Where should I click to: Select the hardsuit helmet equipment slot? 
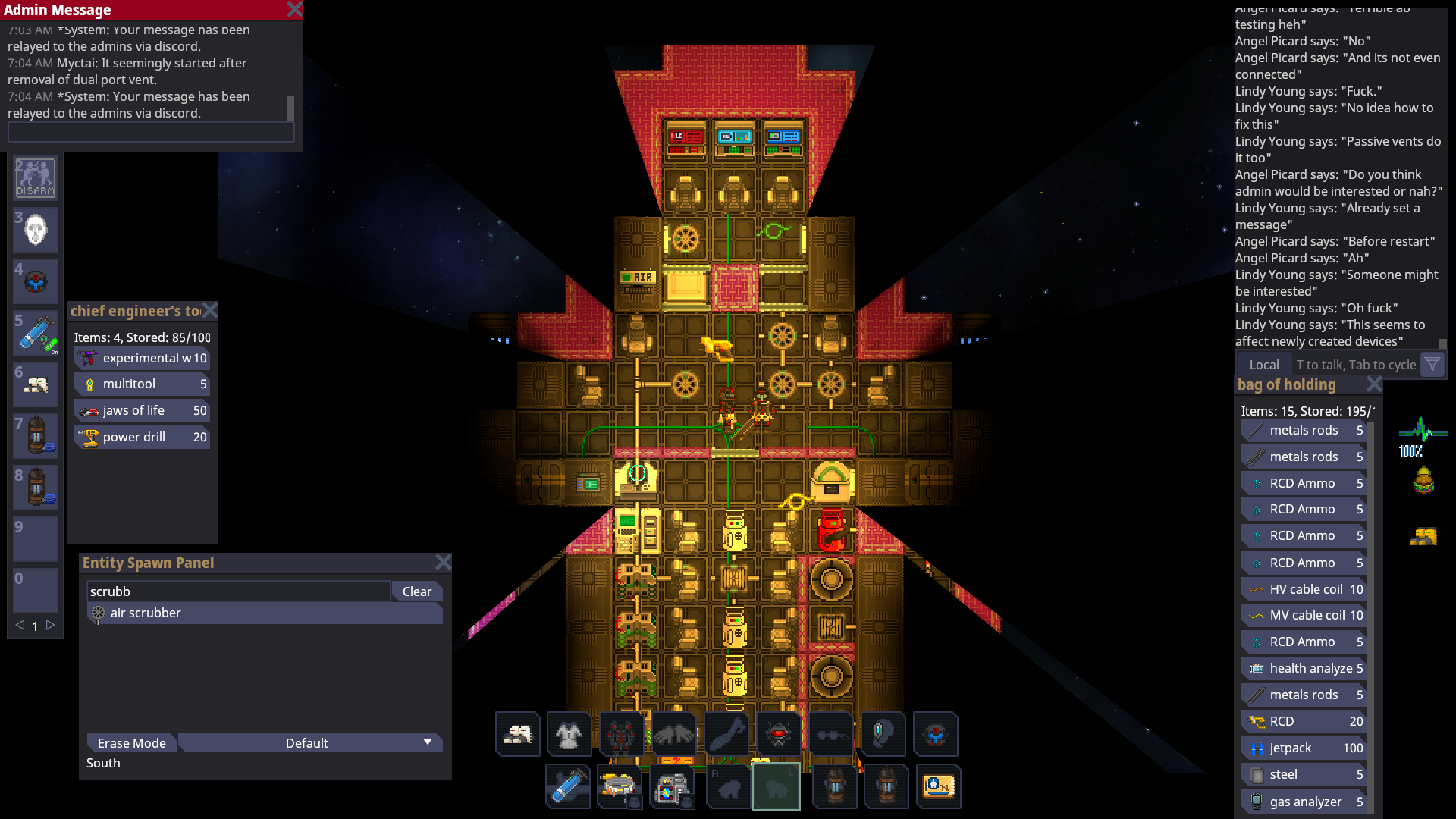pyautogui.click(x=779, y=734)
